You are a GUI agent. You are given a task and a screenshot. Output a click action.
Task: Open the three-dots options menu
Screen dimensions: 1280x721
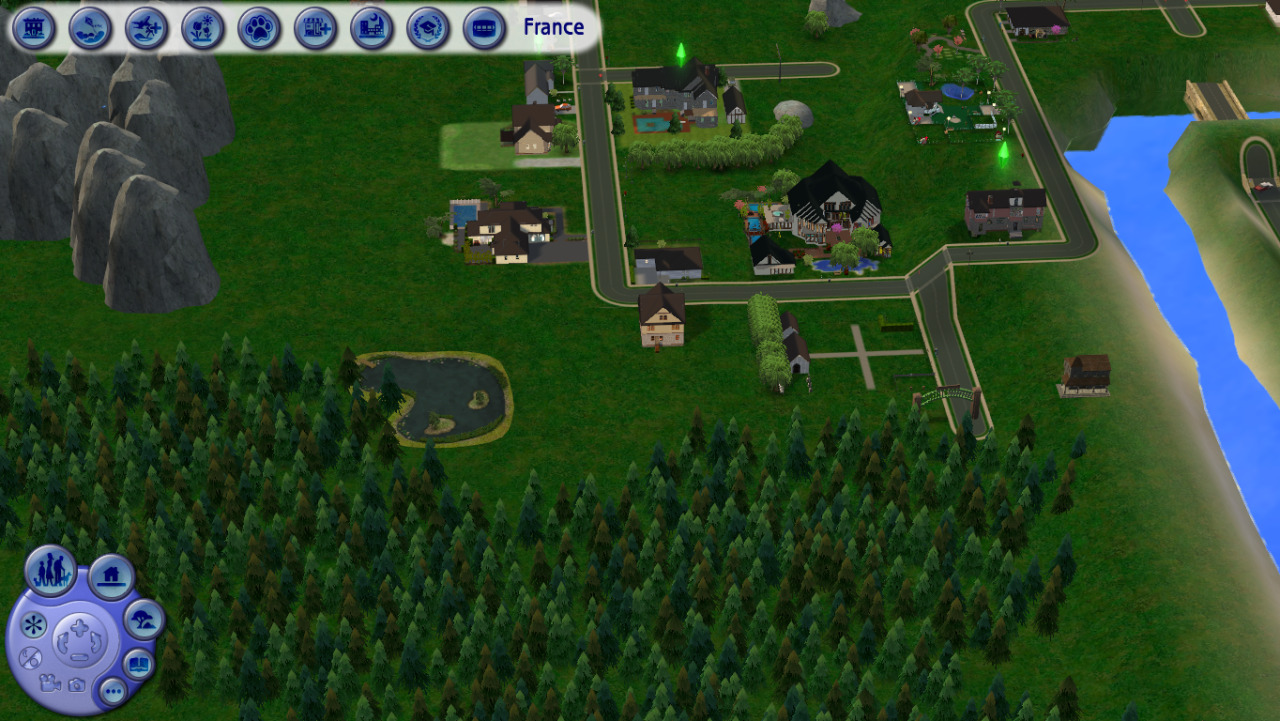(112, 691)
